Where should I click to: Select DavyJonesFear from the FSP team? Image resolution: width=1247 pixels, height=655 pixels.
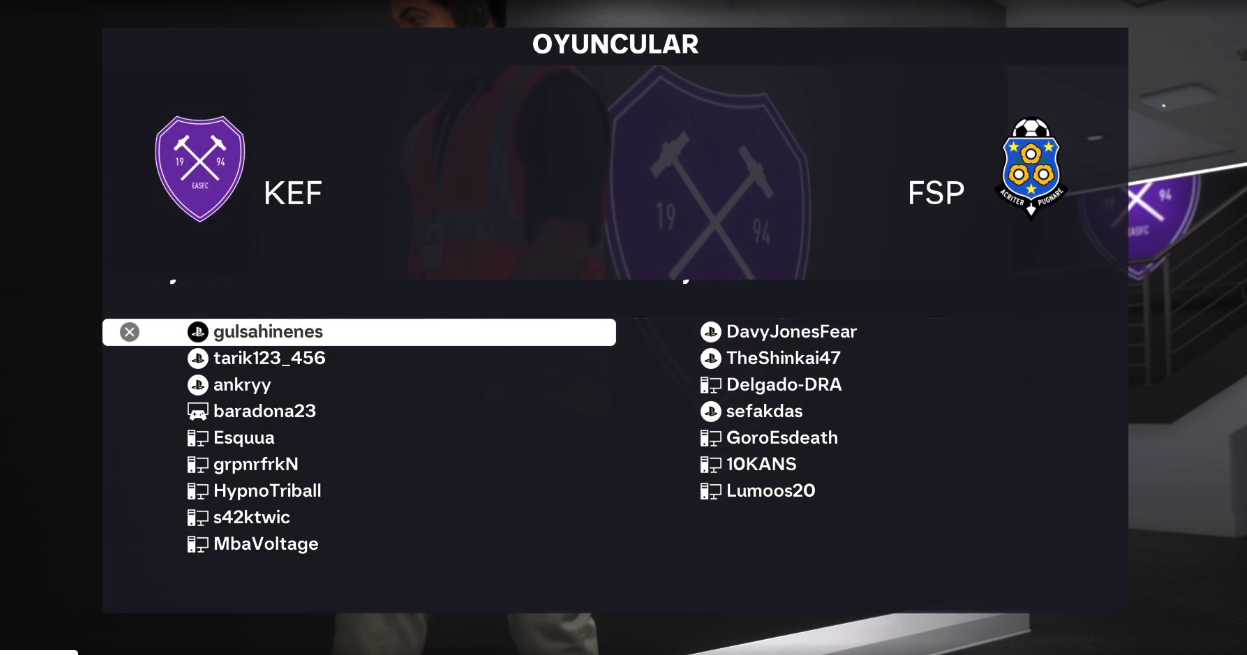pyautogui.click(x=791, y=332)
